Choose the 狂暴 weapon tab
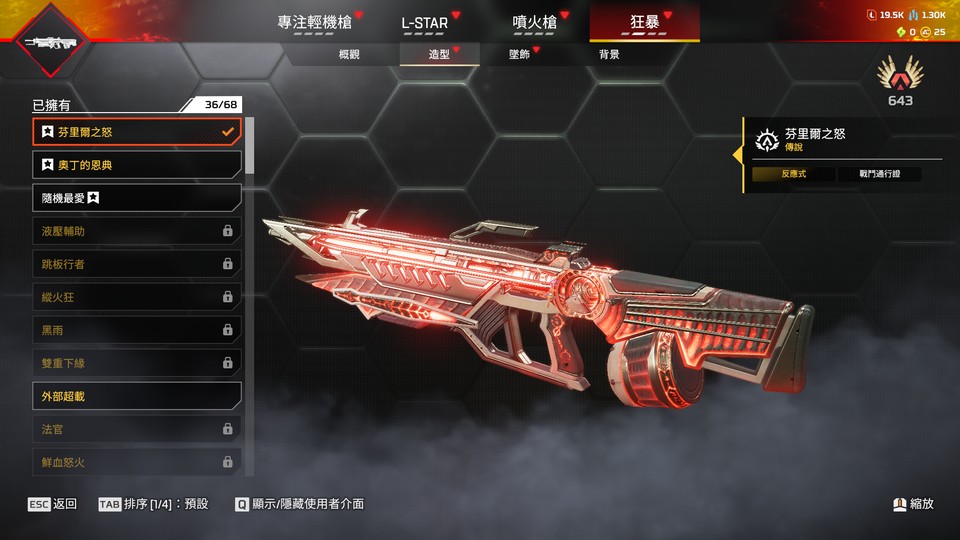 644,22
